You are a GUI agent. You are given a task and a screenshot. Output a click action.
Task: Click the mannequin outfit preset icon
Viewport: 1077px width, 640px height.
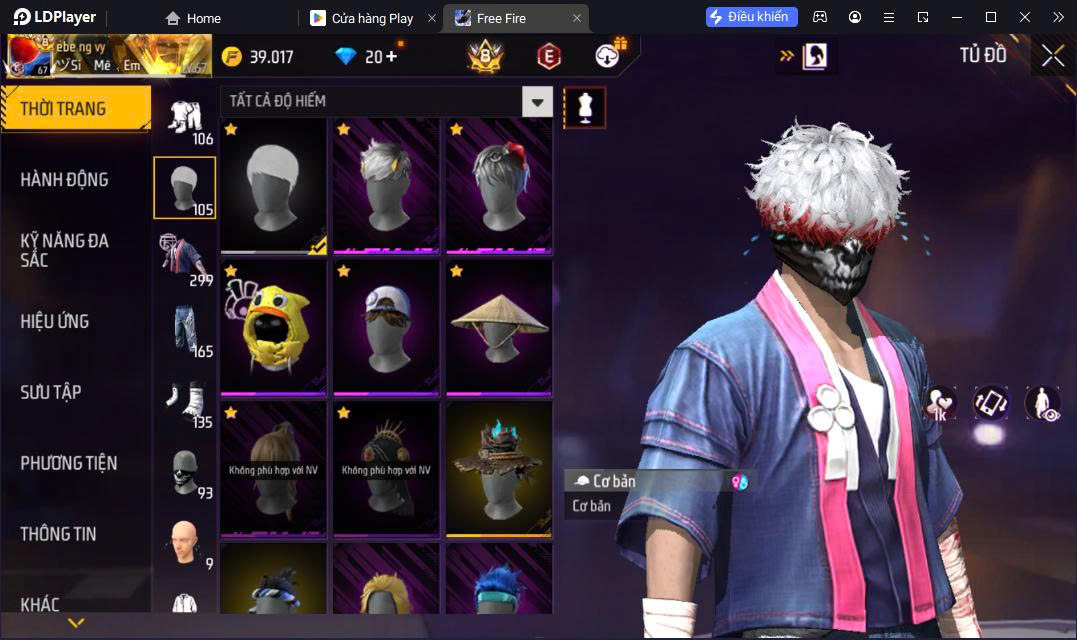click(585, 107)
